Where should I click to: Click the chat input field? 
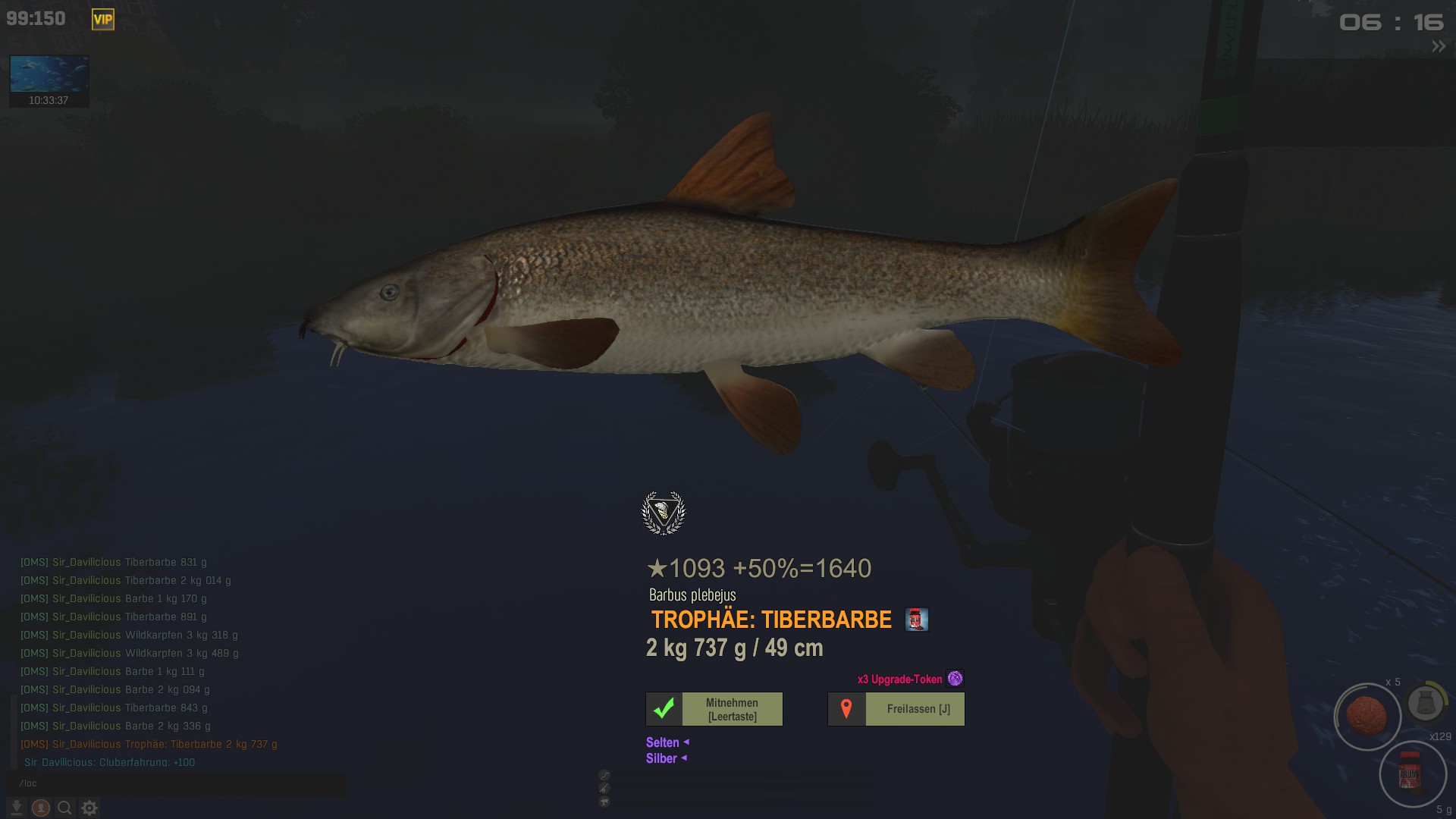pos(176,783)
